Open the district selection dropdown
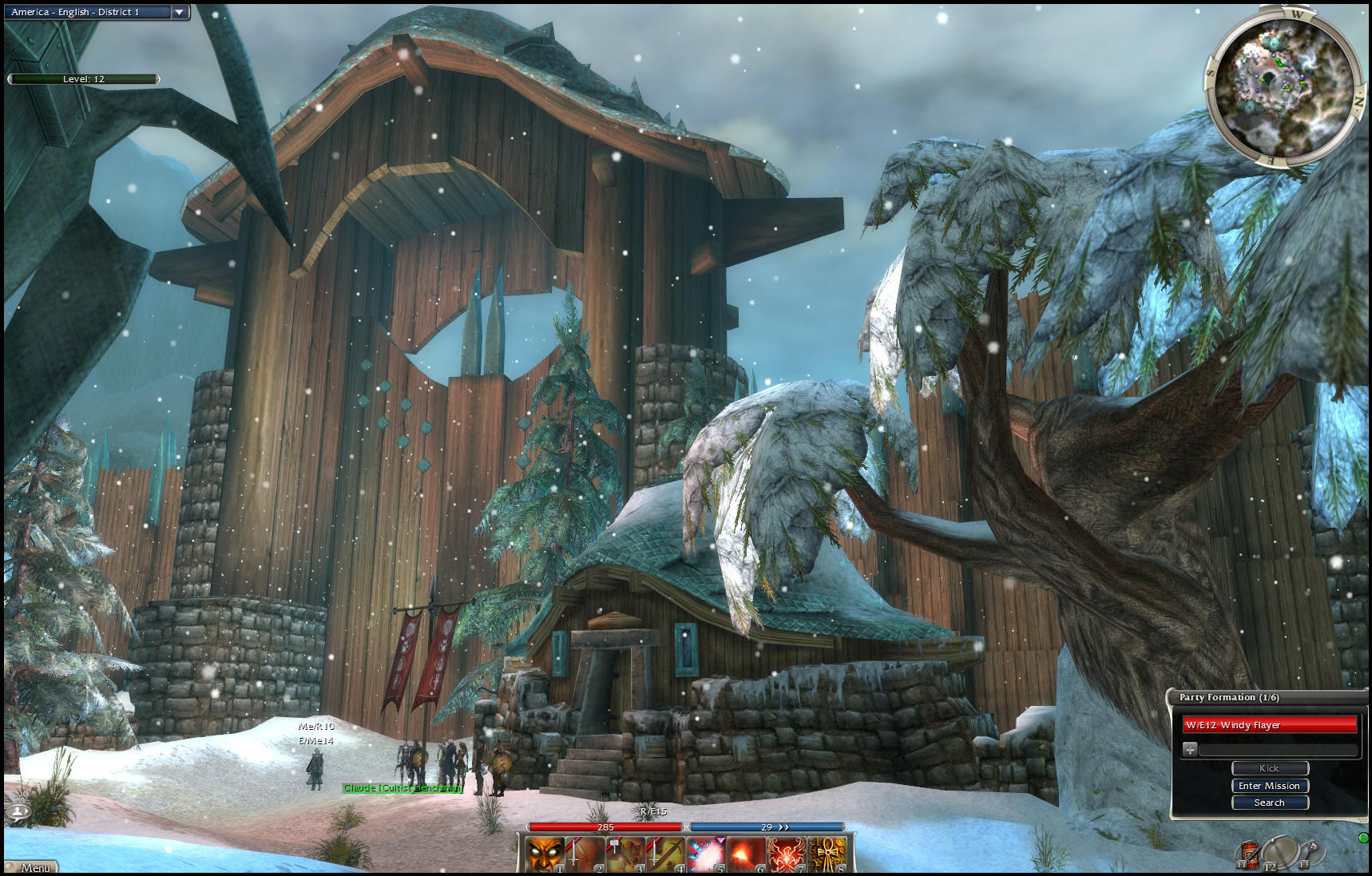 click(x=180, y=12)
